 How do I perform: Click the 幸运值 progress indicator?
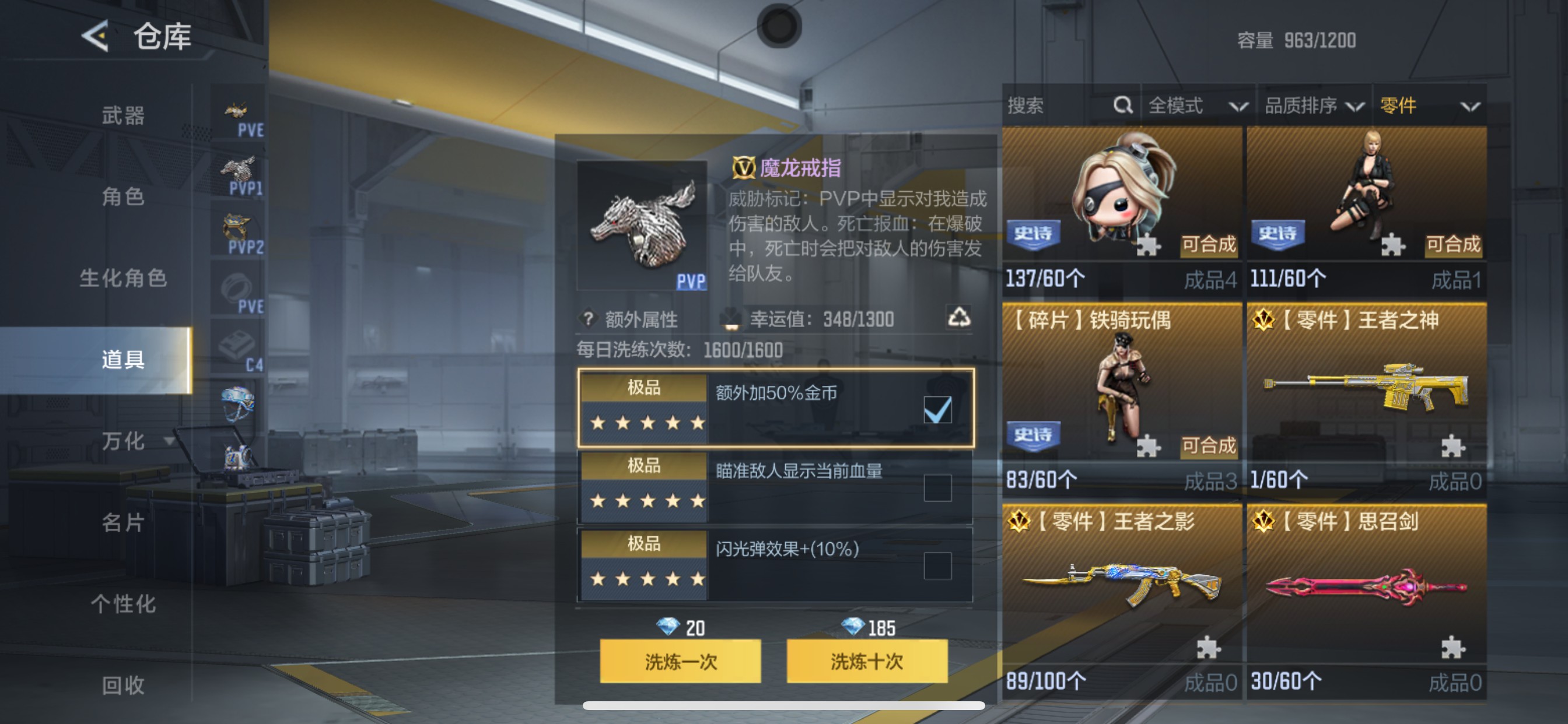(x=822, y=318)
